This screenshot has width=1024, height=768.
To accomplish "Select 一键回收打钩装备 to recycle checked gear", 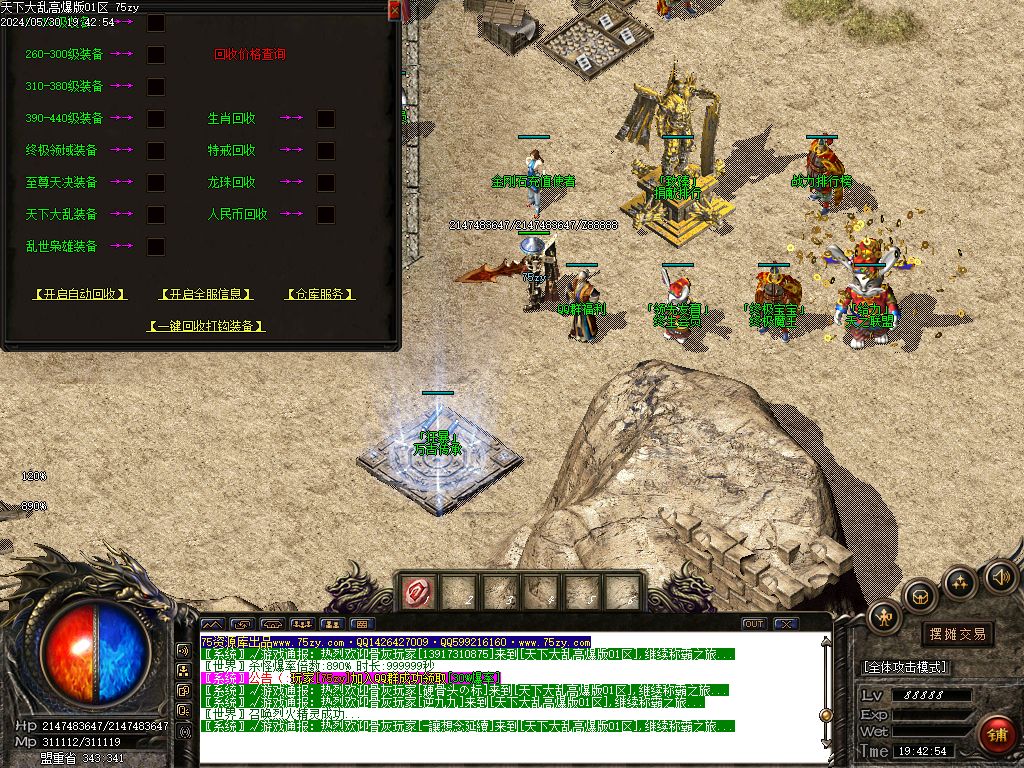I will 206,326.
